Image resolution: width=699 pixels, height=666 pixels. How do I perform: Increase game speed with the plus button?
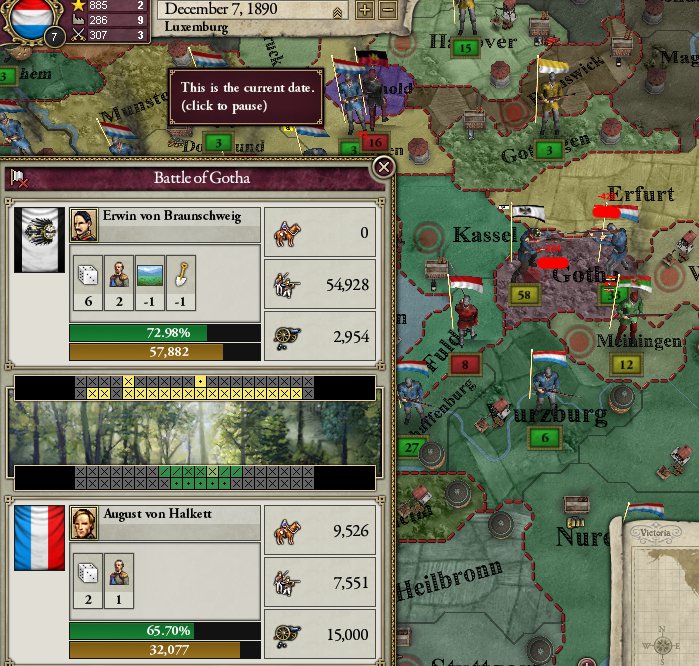tap(365, 11)
